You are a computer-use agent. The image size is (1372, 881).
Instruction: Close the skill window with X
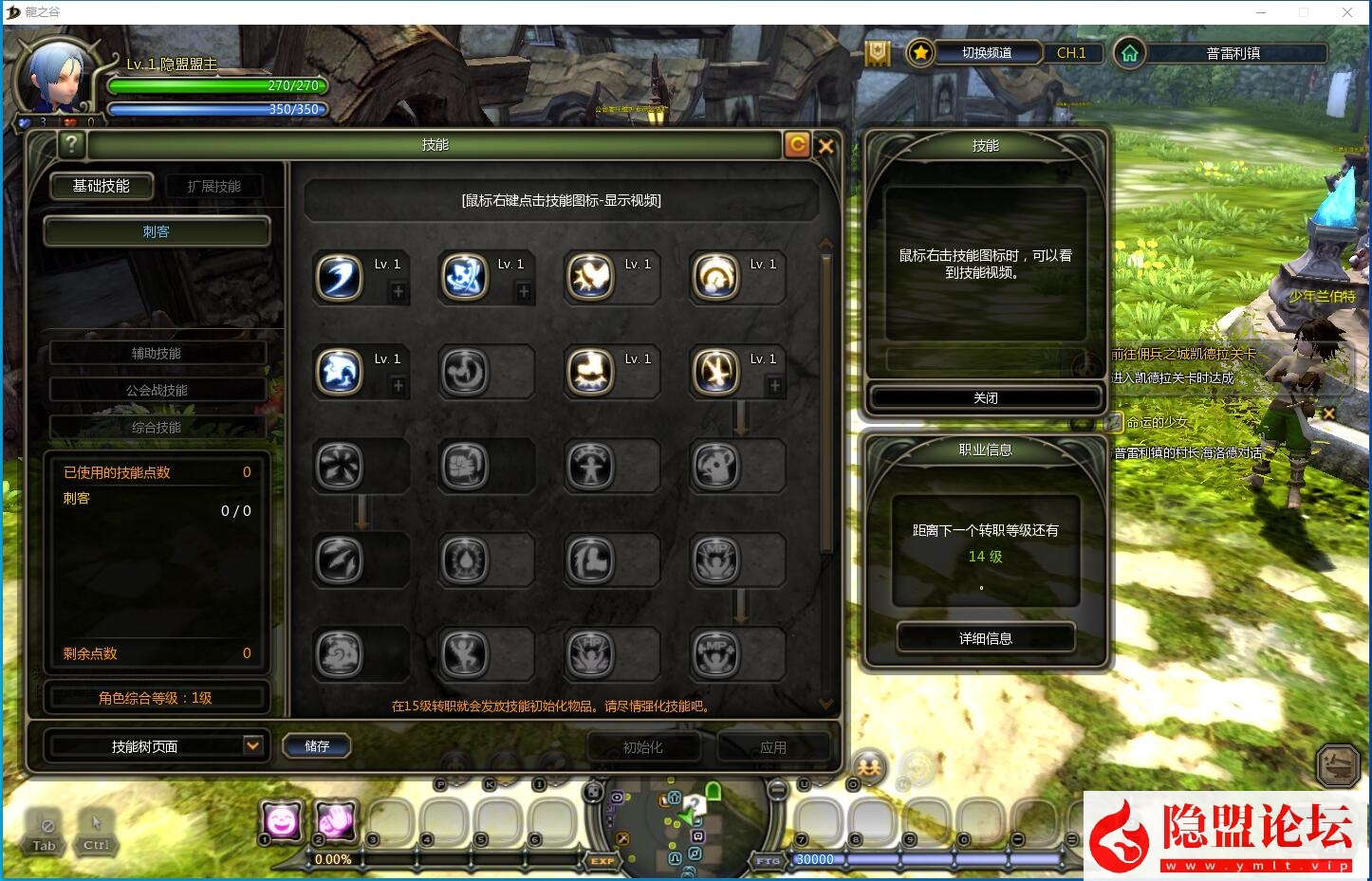825,145
